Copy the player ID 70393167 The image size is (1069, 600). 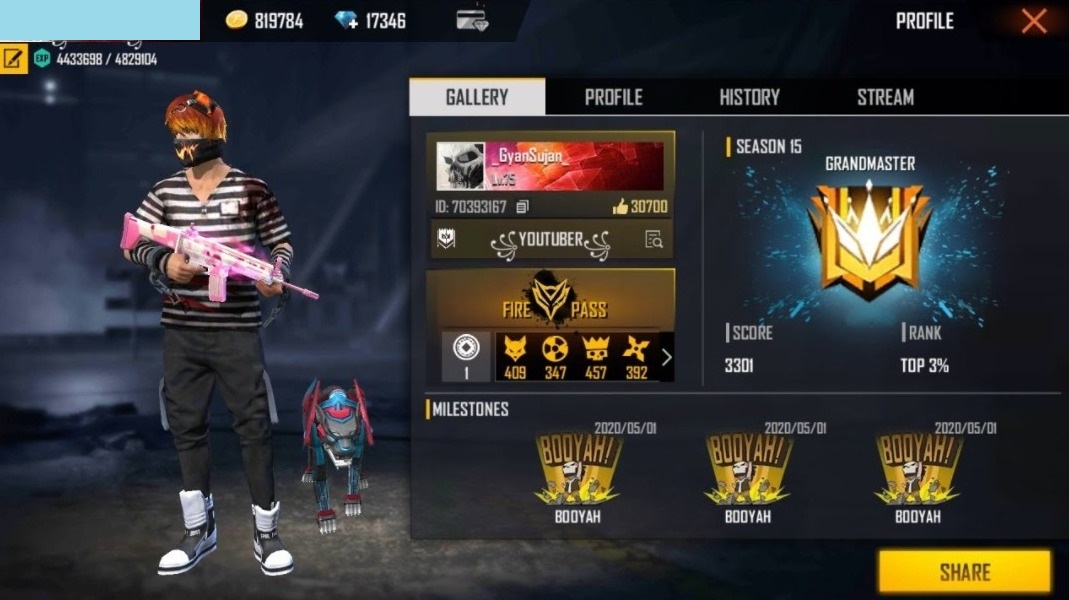coord(522,207)
